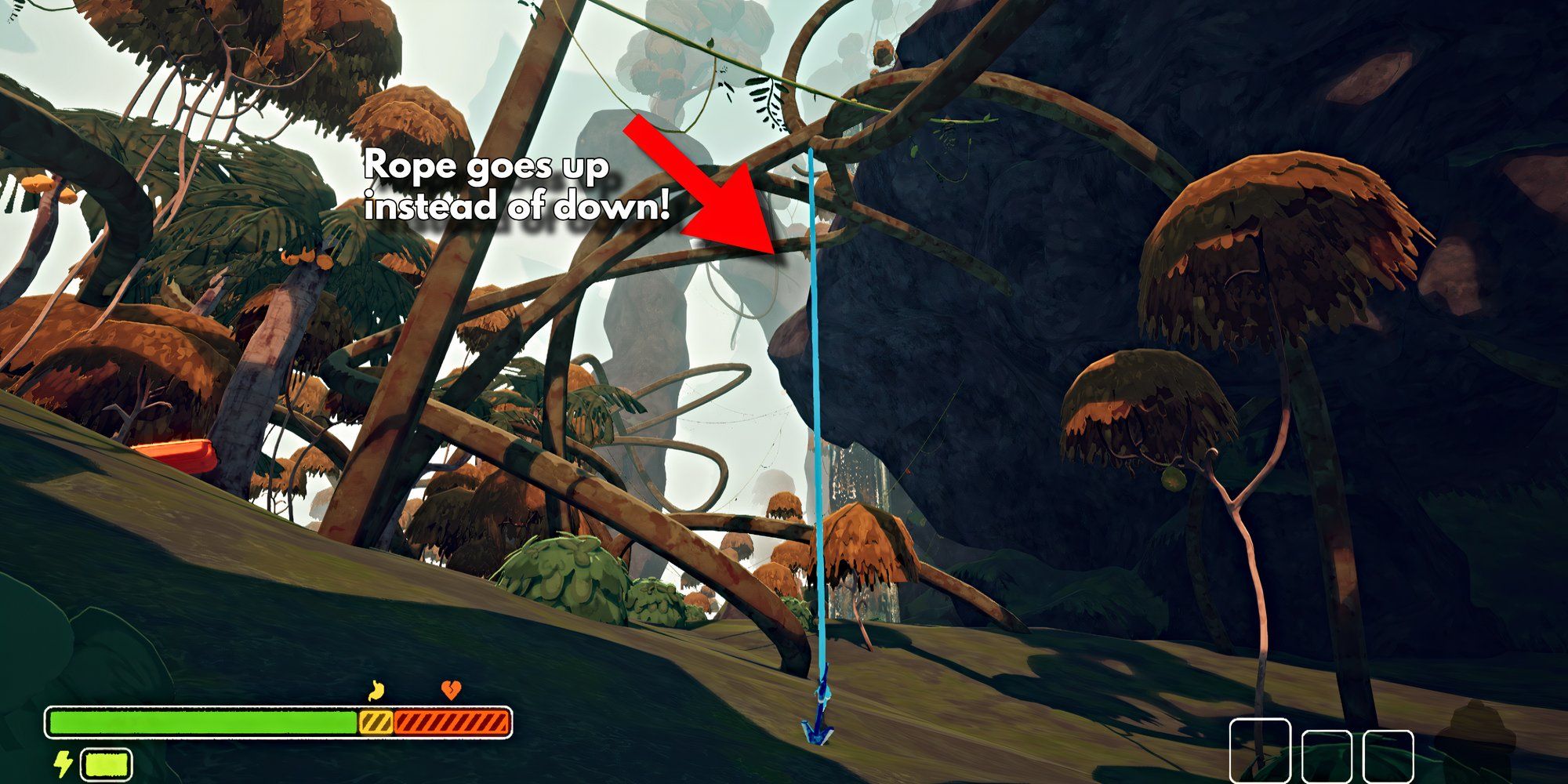This screenshot has width=1568, height=784.
Task: Select the 'Rope goes up instead of down!' caption
Action: pyautogui.click(x=517, y=188)
